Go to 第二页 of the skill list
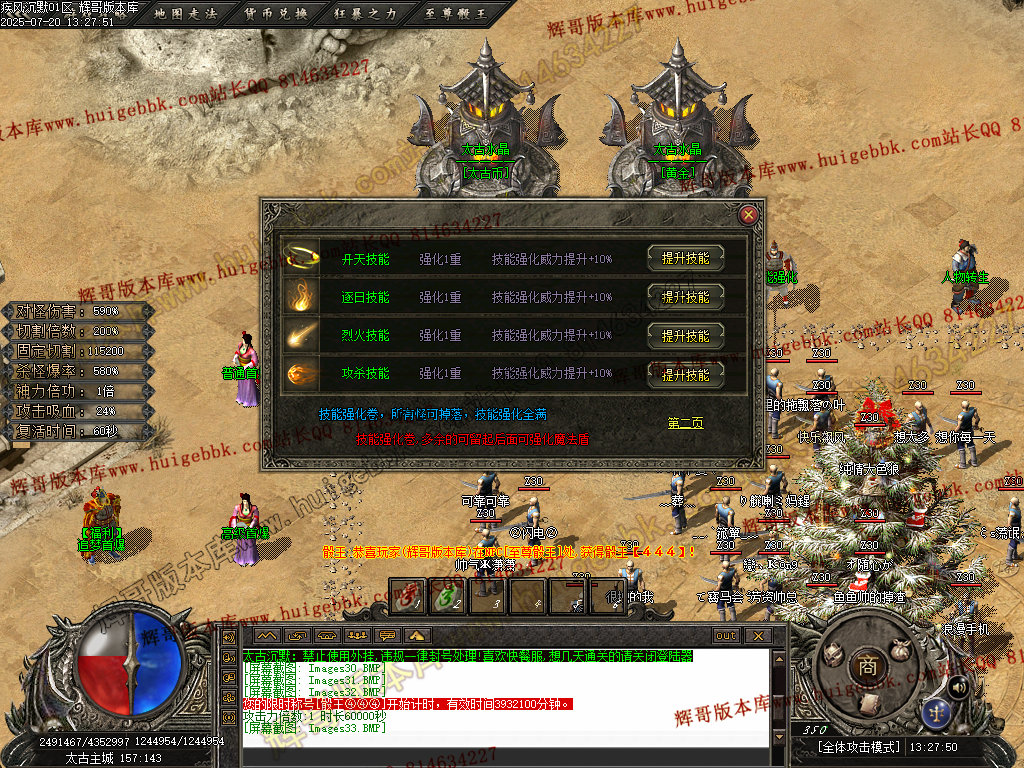The height and width of the screenshot is (768, 1024). (x=685, y=423)
